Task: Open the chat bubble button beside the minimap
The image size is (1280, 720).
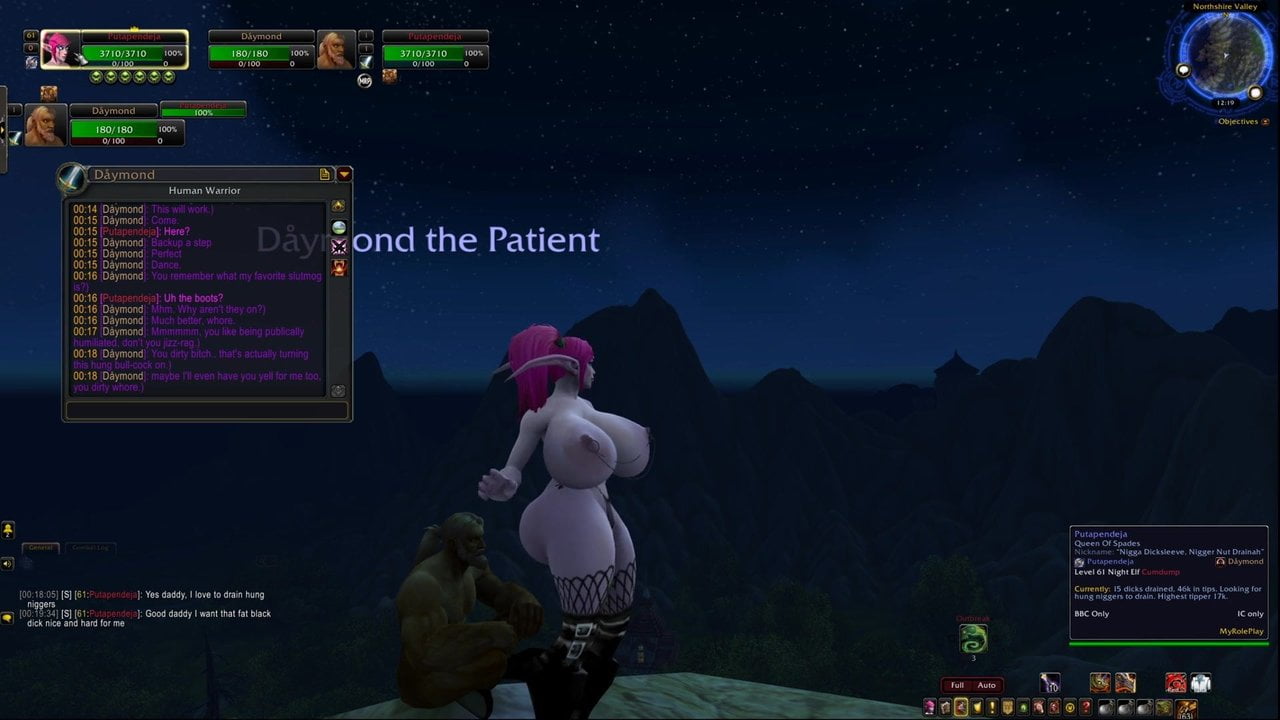Action: [1183, 70]
